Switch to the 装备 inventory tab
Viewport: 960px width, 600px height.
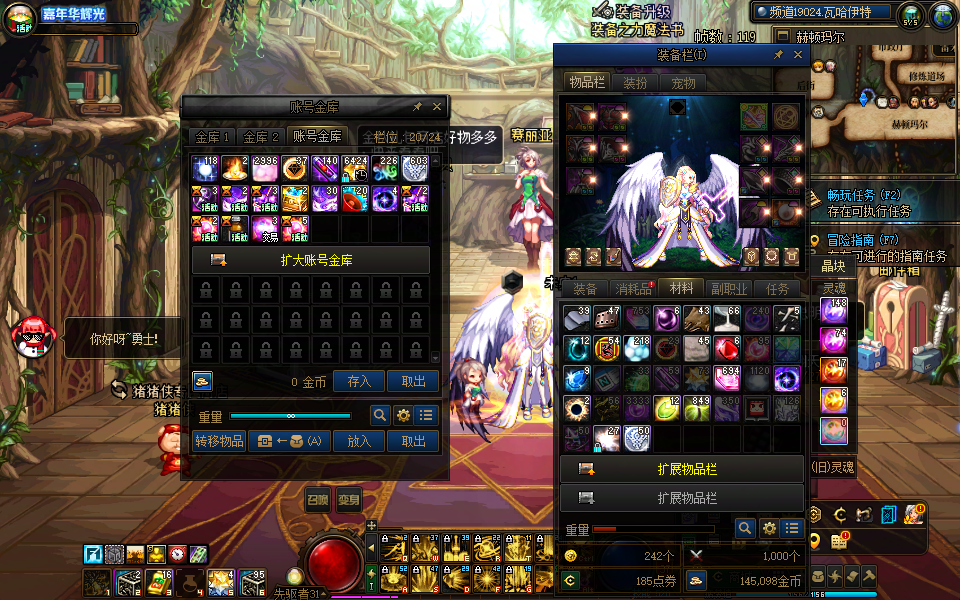585,289
